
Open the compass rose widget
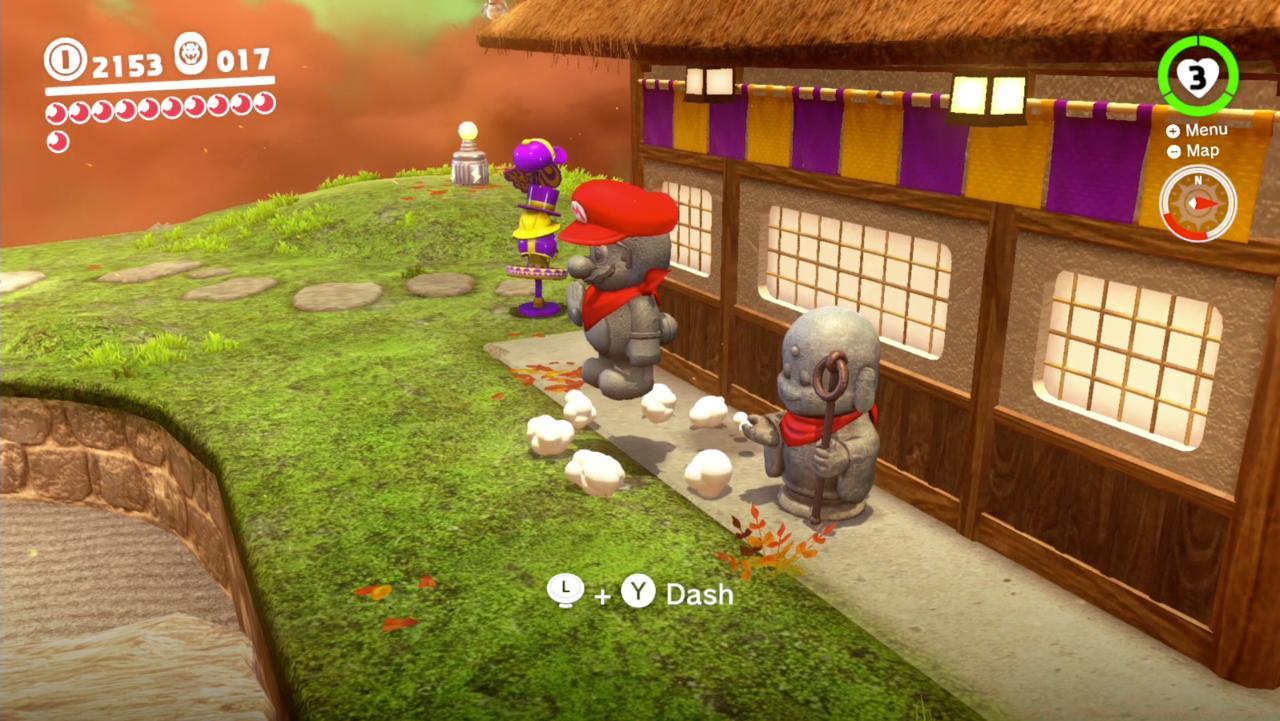(x=1198, y=202)
